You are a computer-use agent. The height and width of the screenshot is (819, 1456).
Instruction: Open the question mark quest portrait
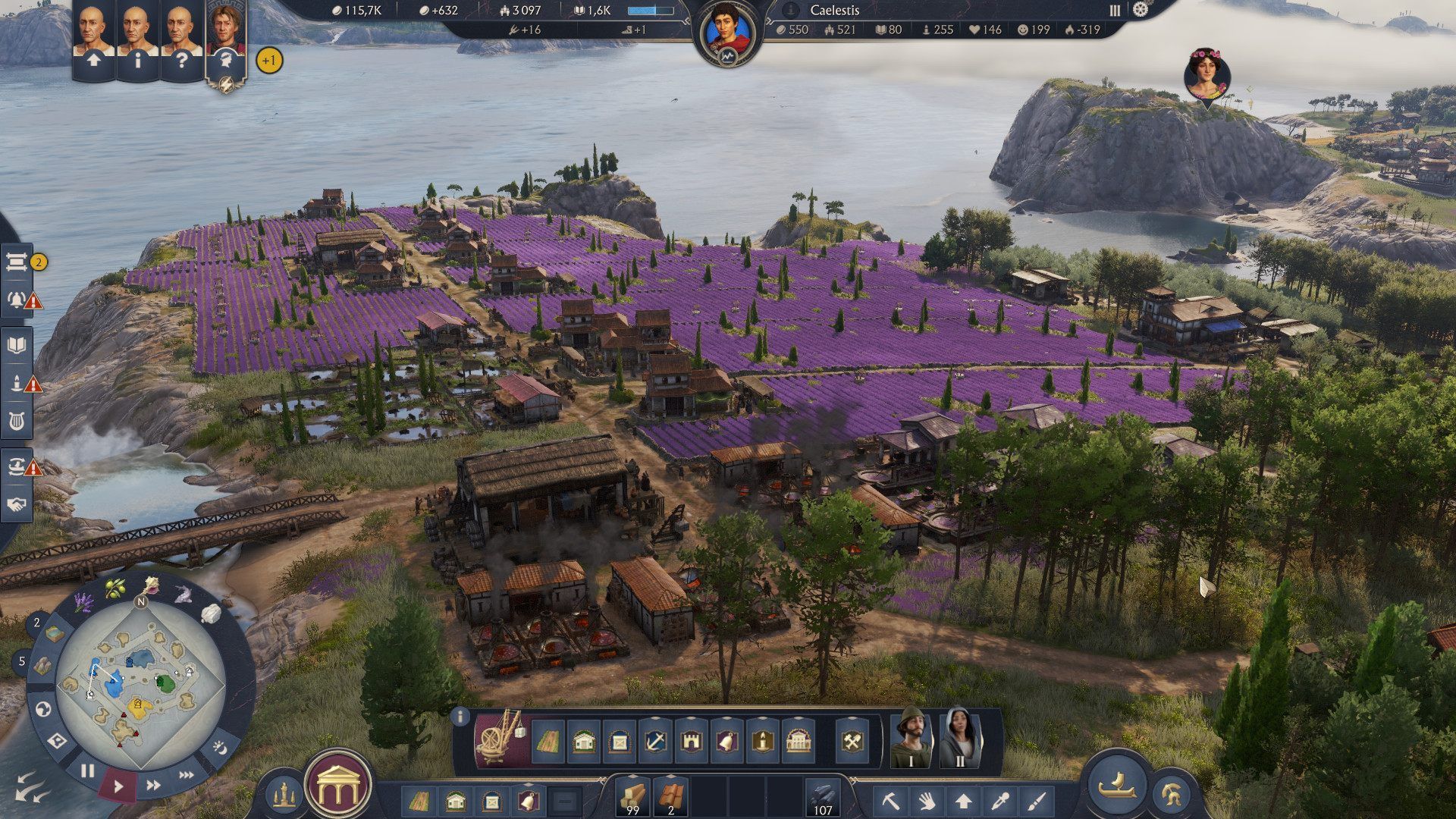pyautogui.click(x=181, y=42)
